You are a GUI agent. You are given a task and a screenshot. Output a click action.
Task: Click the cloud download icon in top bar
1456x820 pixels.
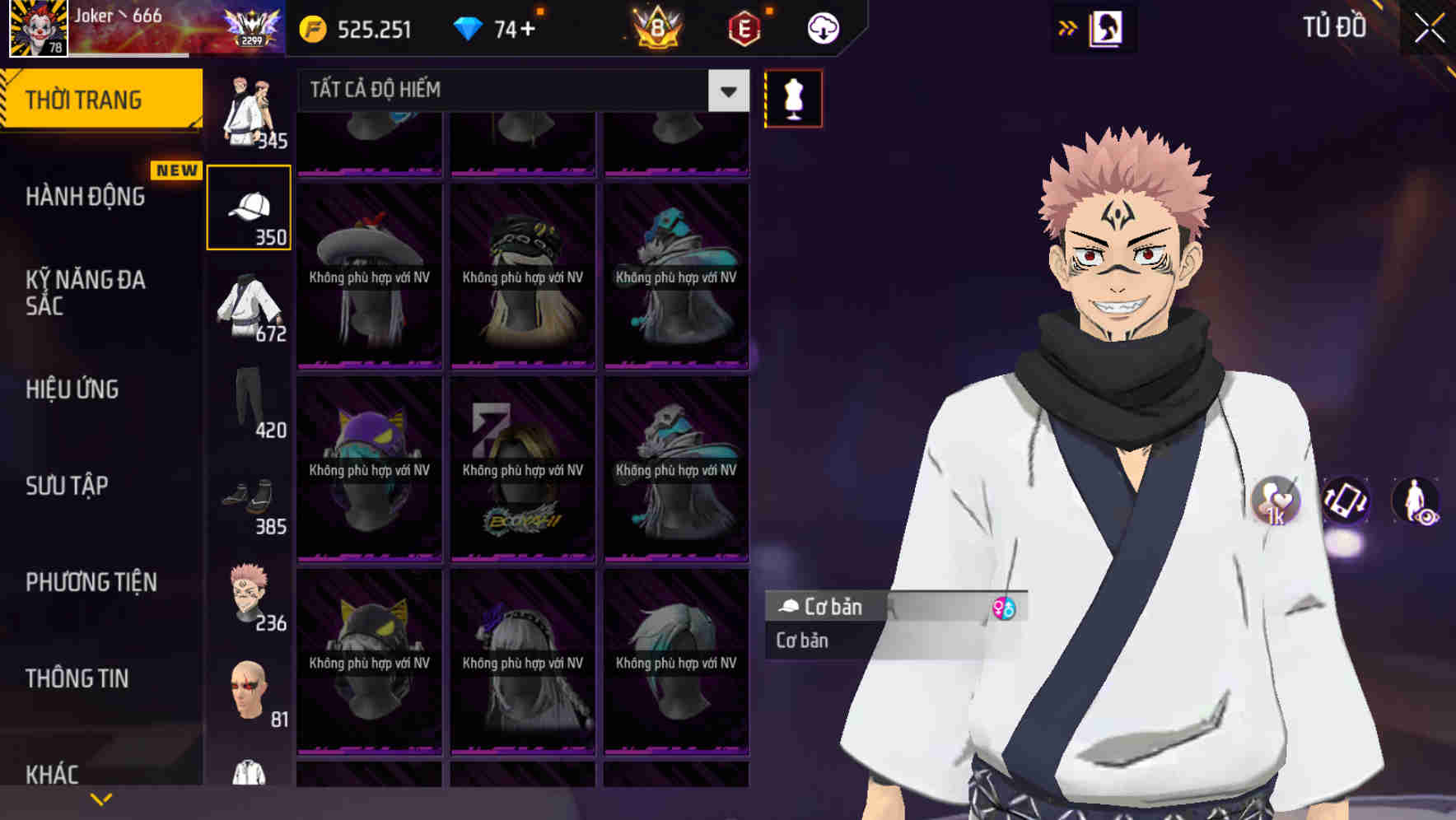tap(821, 27)
